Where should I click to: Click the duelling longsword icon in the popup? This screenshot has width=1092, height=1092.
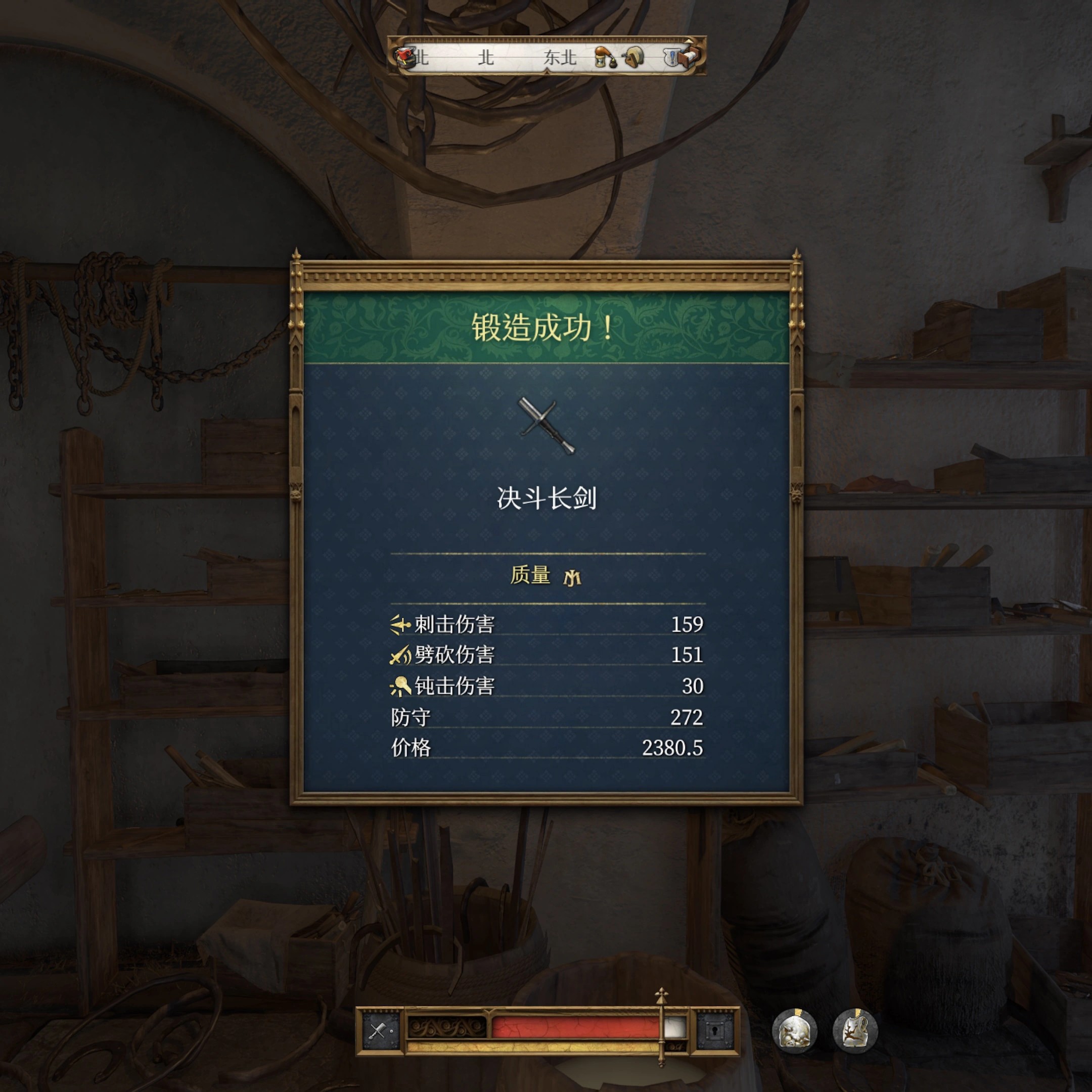click(x=546, y=425)
